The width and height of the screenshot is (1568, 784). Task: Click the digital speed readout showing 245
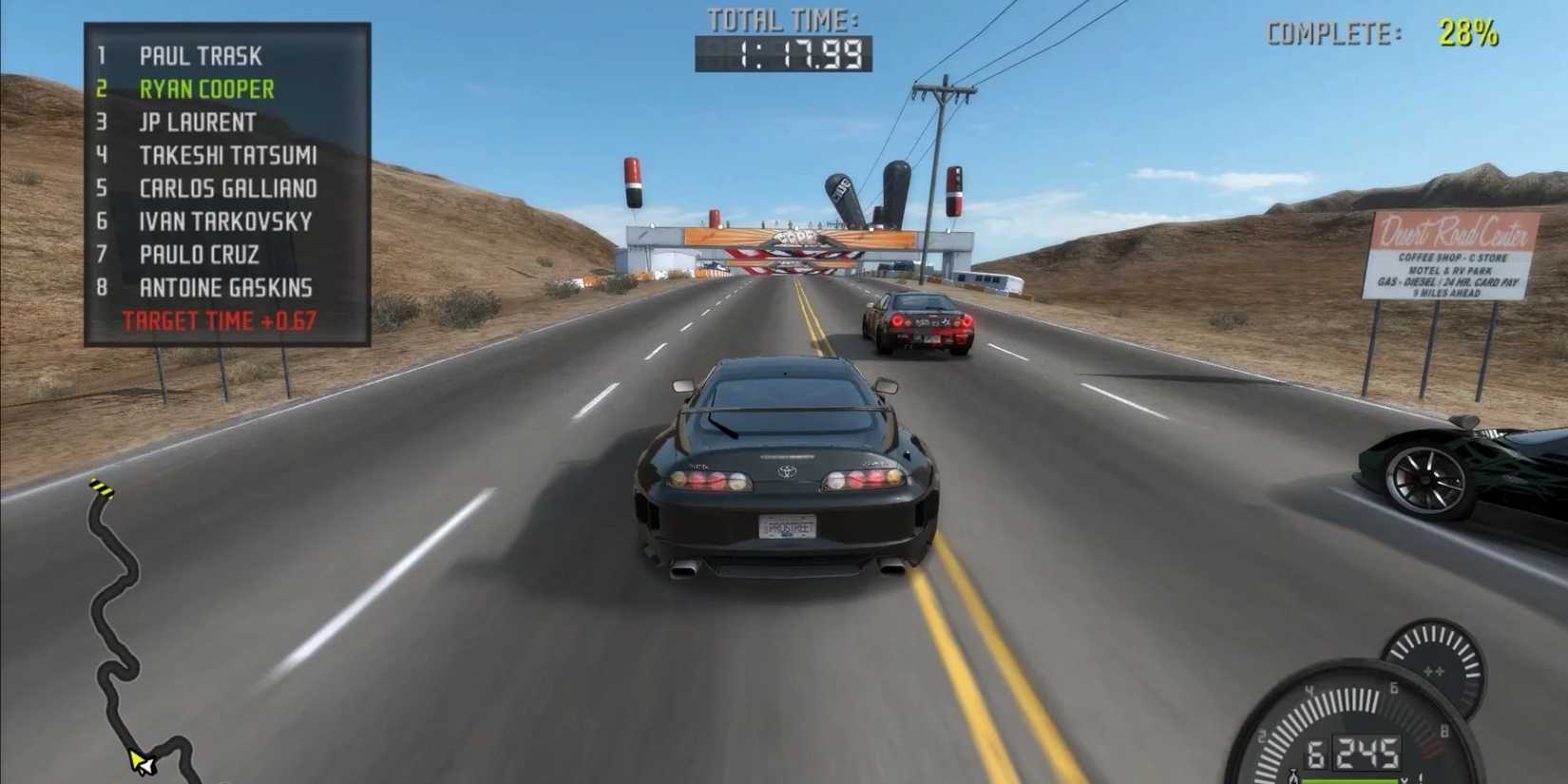tap(1367, 754)
